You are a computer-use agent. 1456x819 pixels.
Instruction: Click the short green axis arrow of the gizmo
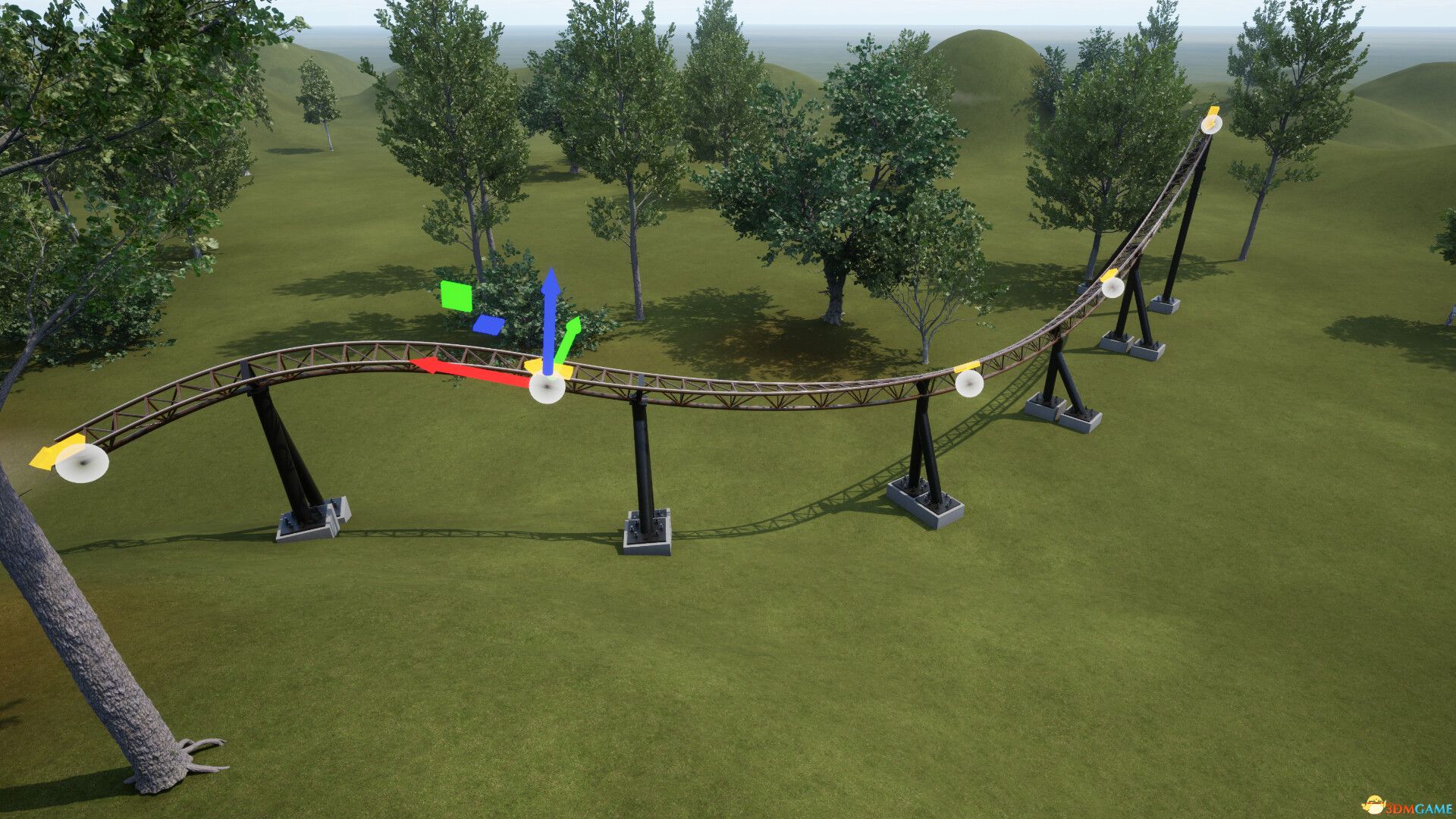pos(568,340)
